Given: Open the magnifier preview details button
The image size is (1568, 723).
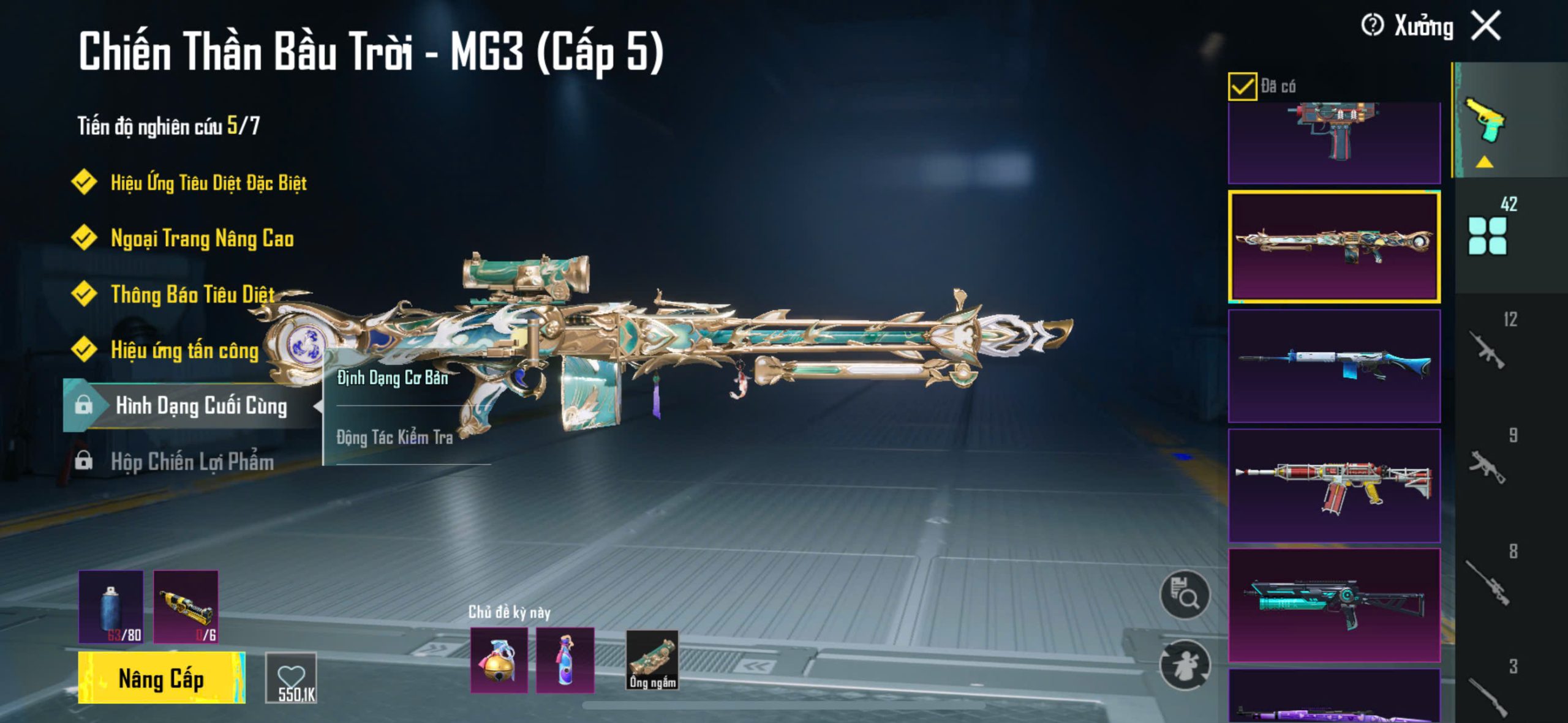Looking at the screenshot, I should click(x=1185, y=595).
